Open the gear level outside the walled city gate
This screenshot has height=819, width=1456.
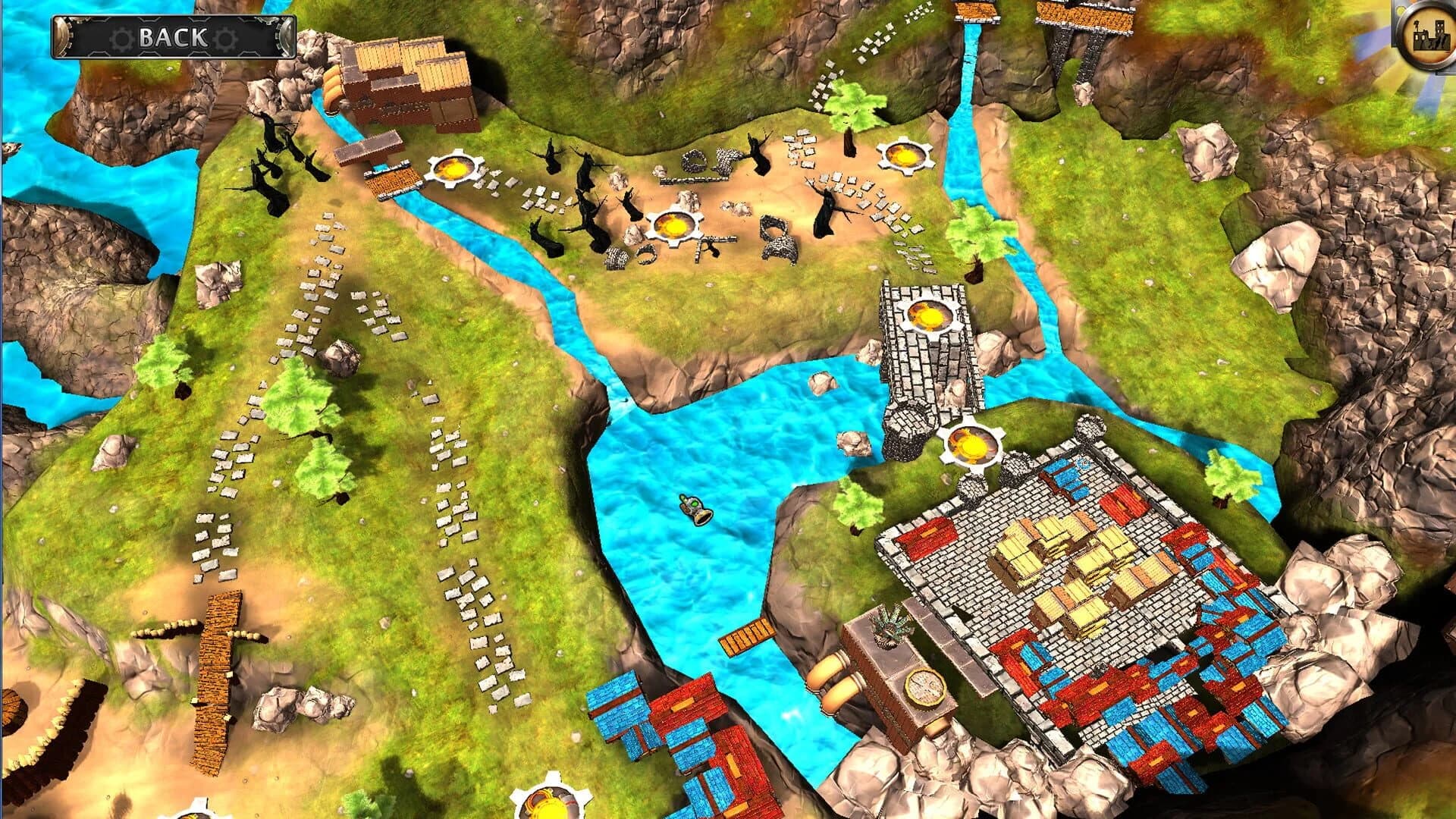[972, 444]
